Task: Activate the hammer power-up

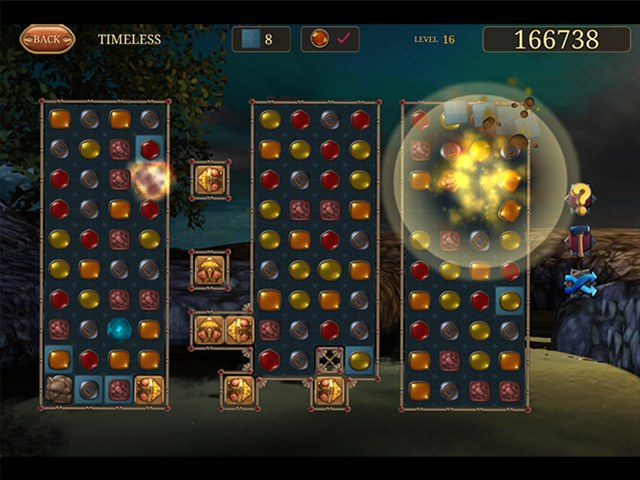Action: 580,241
